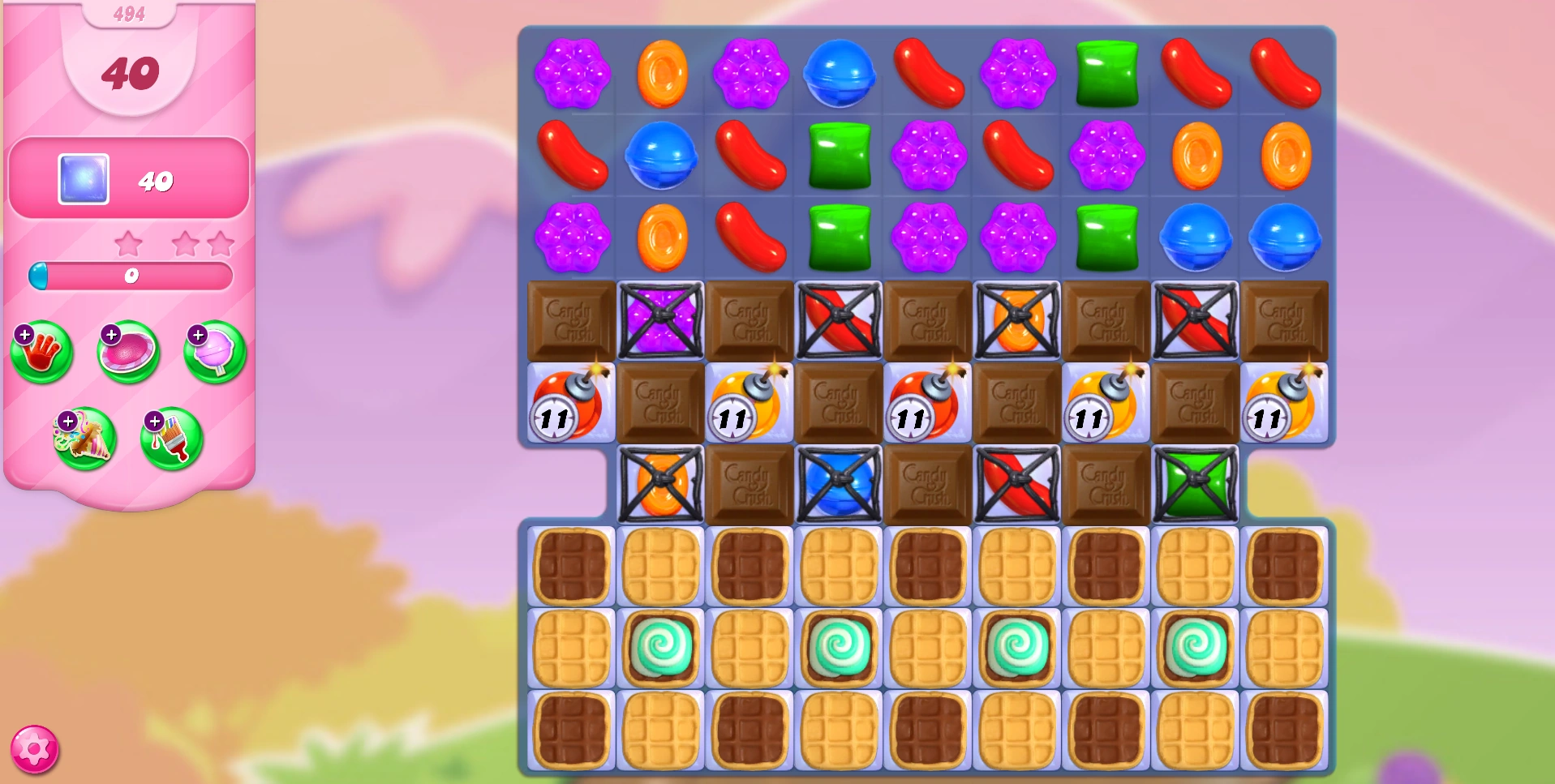Click the licorice-locked red striped candy
Image resolution: width=1555 pixels, height=784 pixels.
(x=837, y=318)
